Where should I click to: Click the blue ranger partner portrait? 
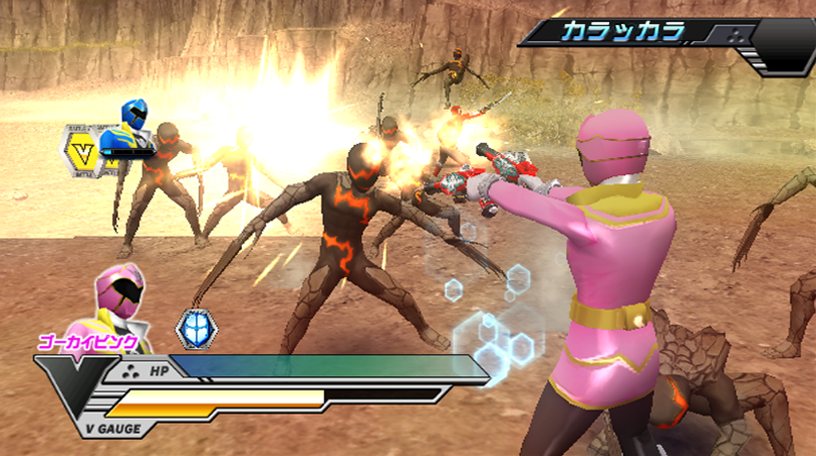(133, 126)
